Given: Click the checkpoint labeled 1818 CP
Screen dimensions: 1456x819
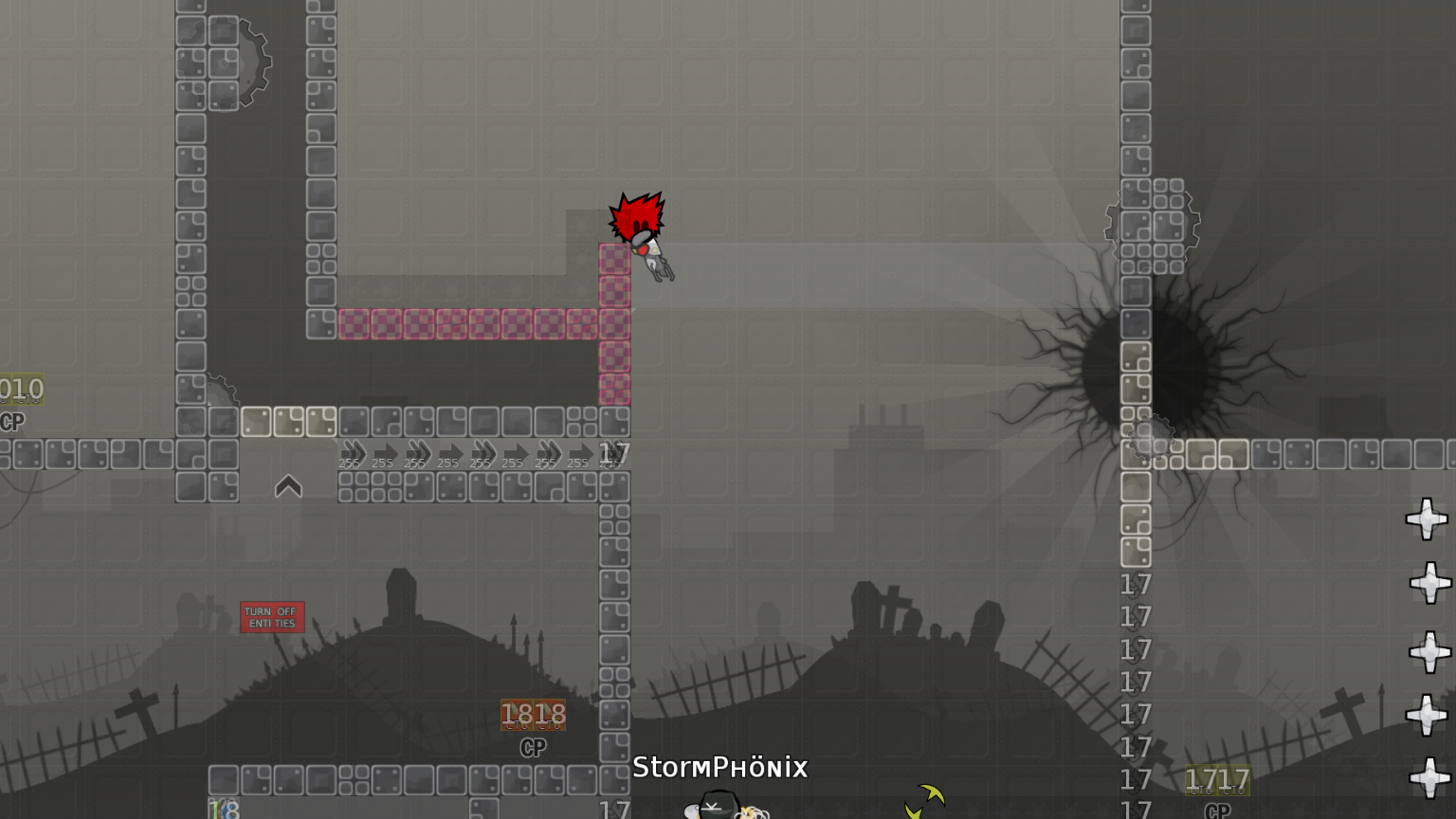Looking at the screenshot, I should [x=533, y=716].
